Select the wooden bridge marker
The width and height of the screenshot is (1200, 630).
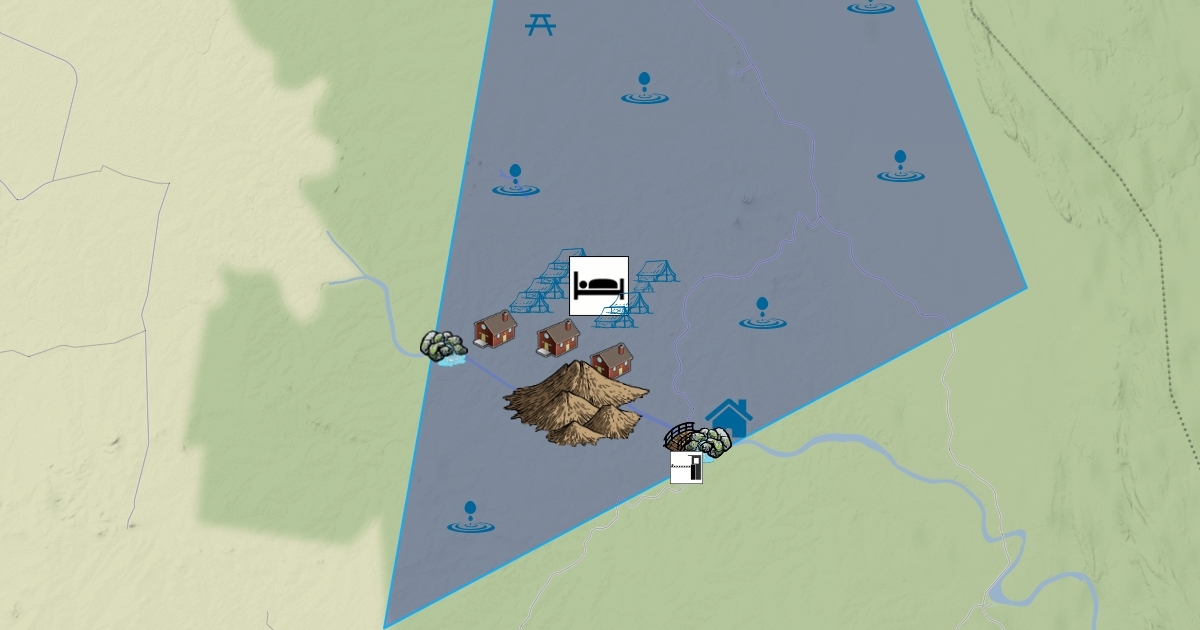(x=681, y=437)
